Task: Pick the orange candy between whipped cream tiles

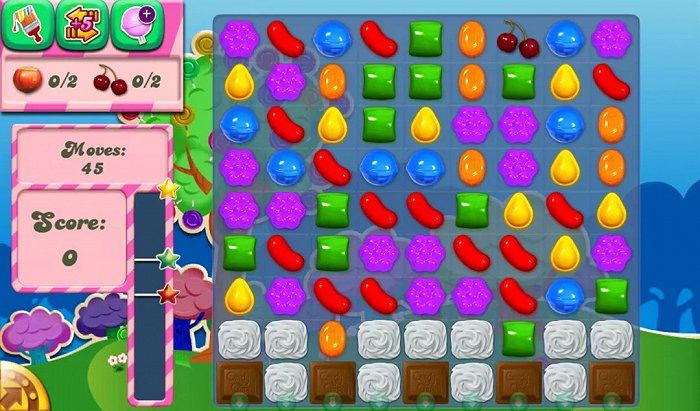Action: [x=333, y=337]
